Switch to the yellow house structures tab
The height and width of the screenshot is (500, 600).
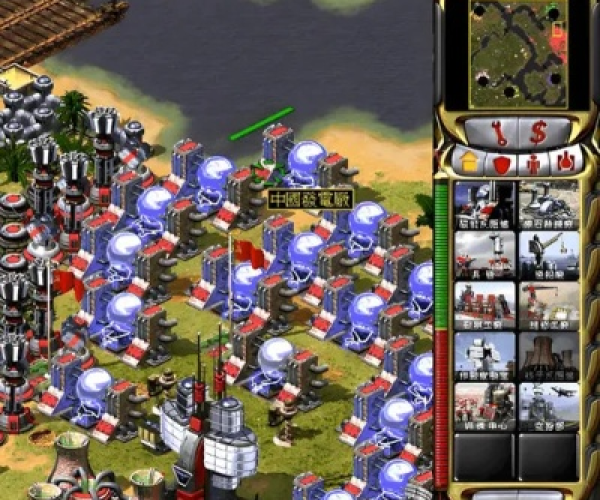[467, 160]
